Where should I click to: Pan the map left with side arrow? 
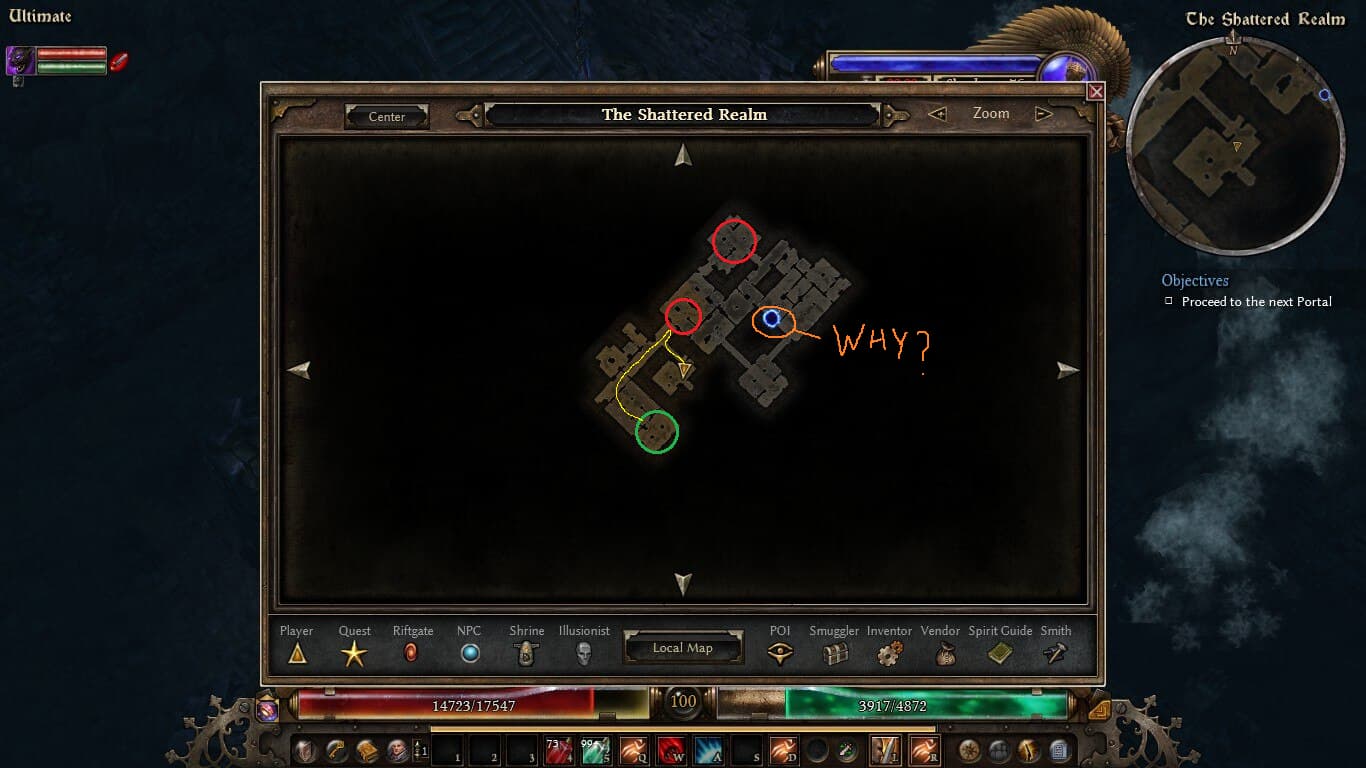click(298, 369)
